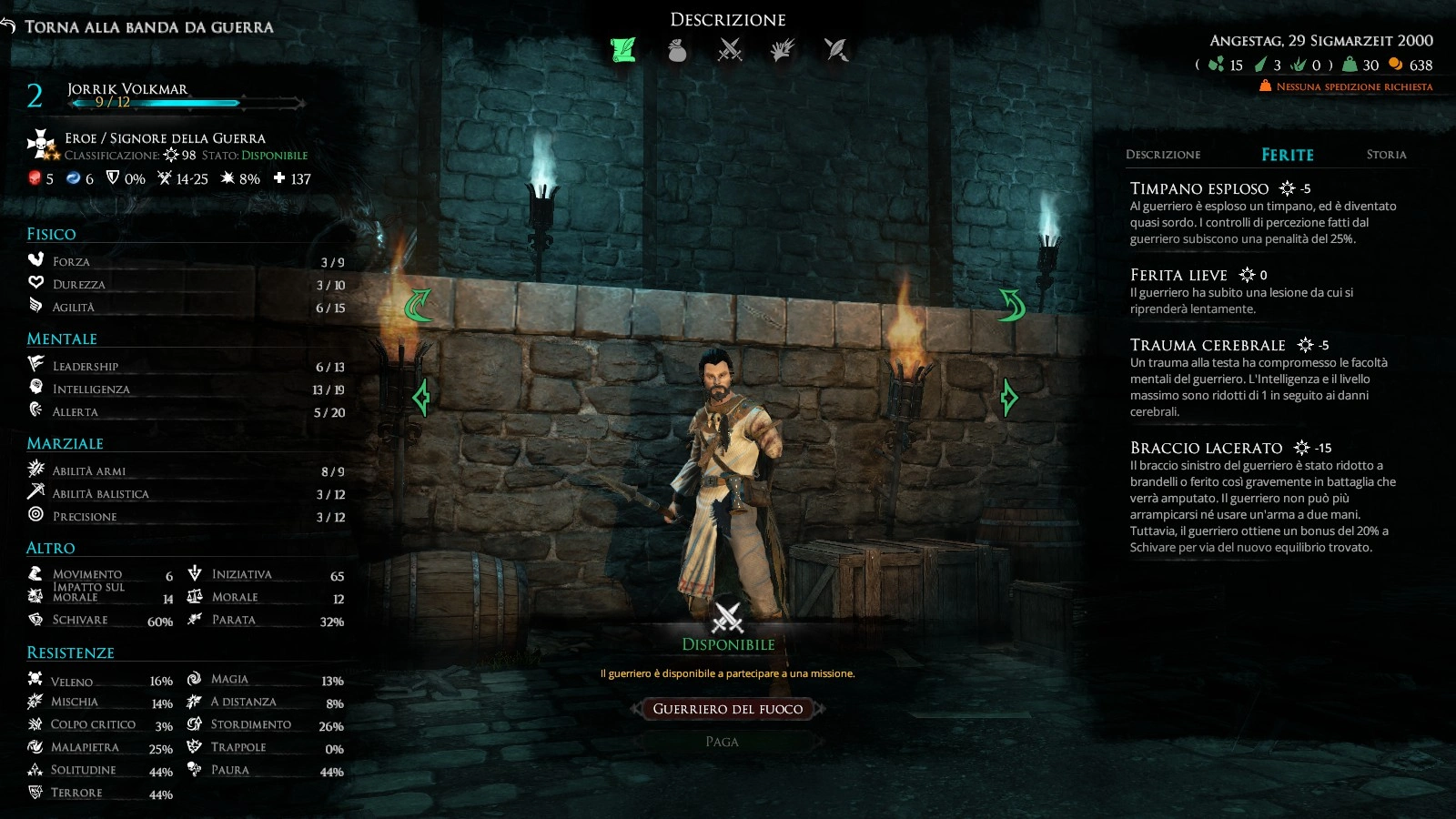This screenshot has width=1456, height=819.
Task: Select the Trauma Cerebrale injury entry
Action: [x=1208, y=345]
